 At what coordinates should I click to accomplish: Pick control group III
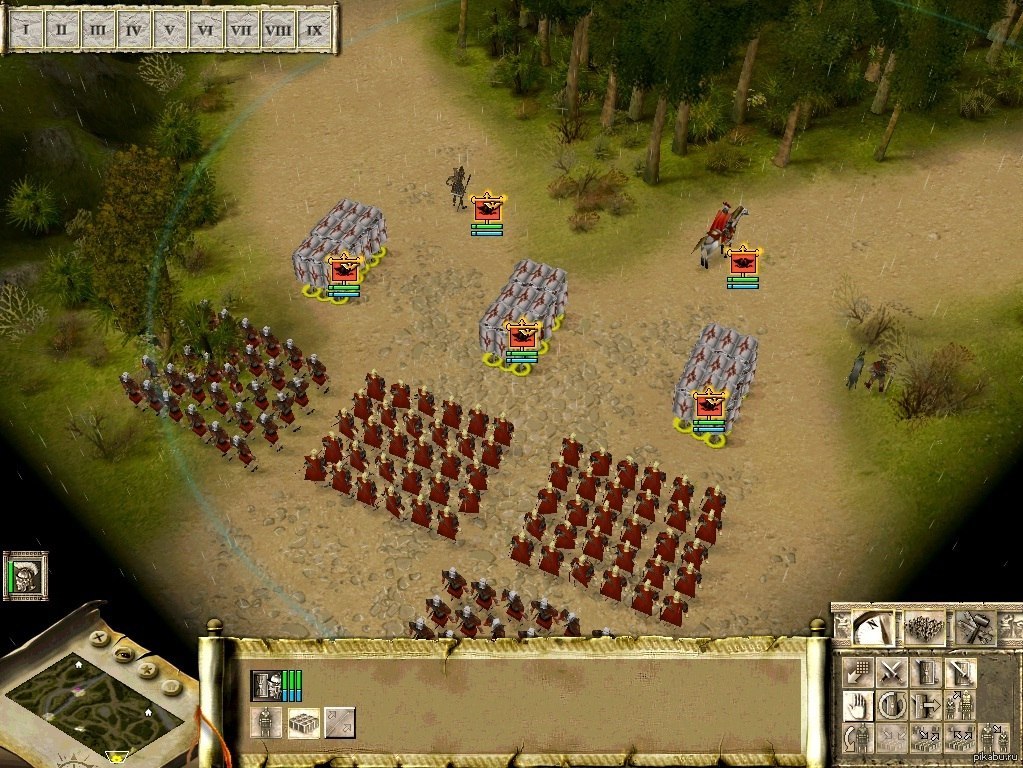pyautogui.click(x=98, y=29)
